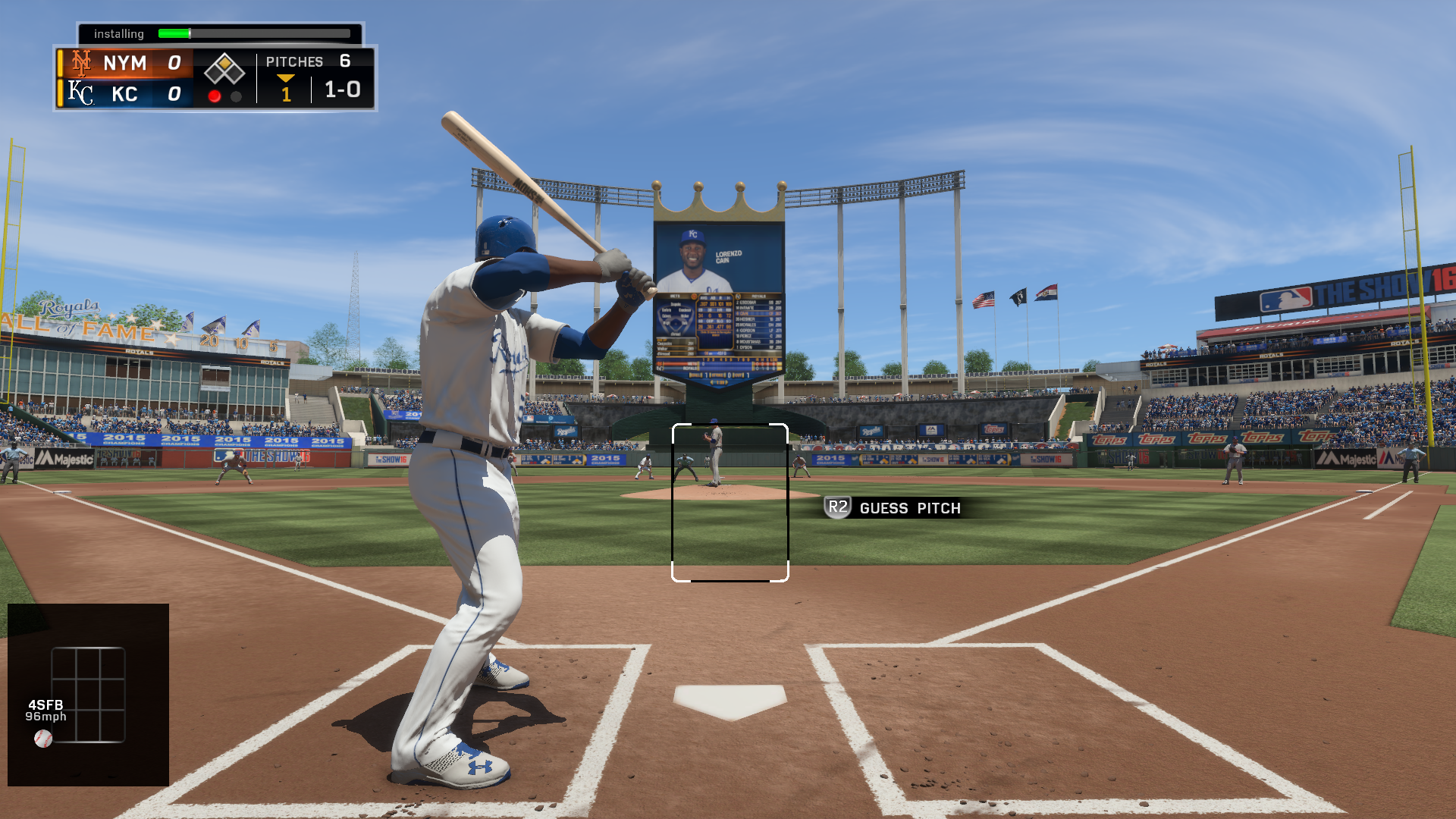This screenshot has height=819, width=1456.
Task: Click the green installing progress bar
Action: pos(173,33)
